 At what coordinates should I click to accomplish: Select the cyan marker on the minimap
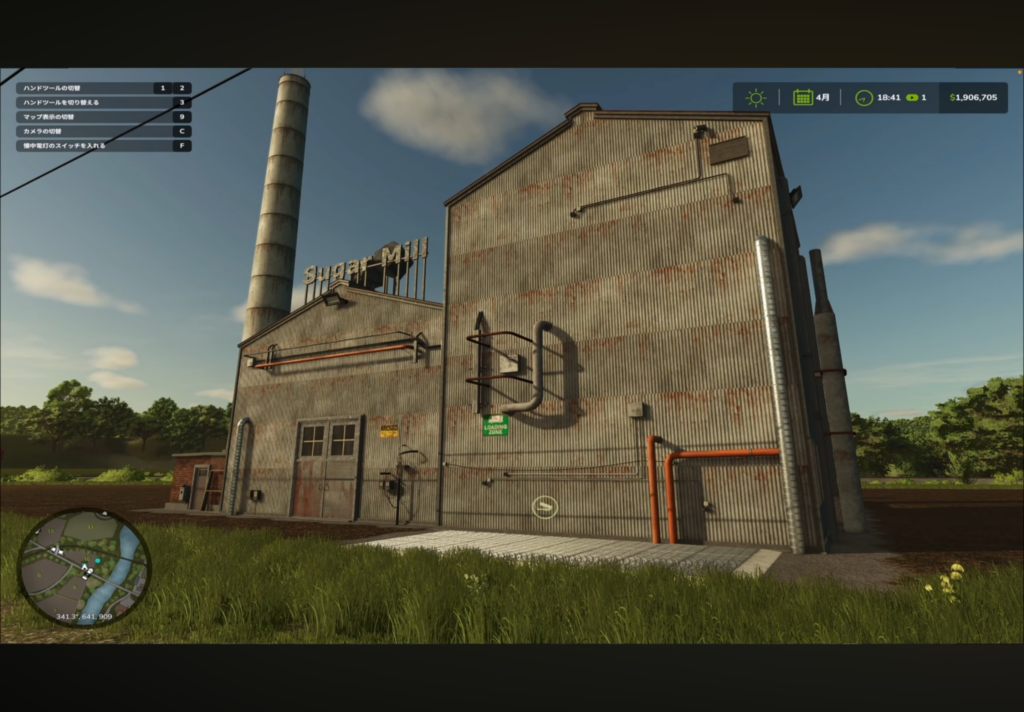coord(97,561)
